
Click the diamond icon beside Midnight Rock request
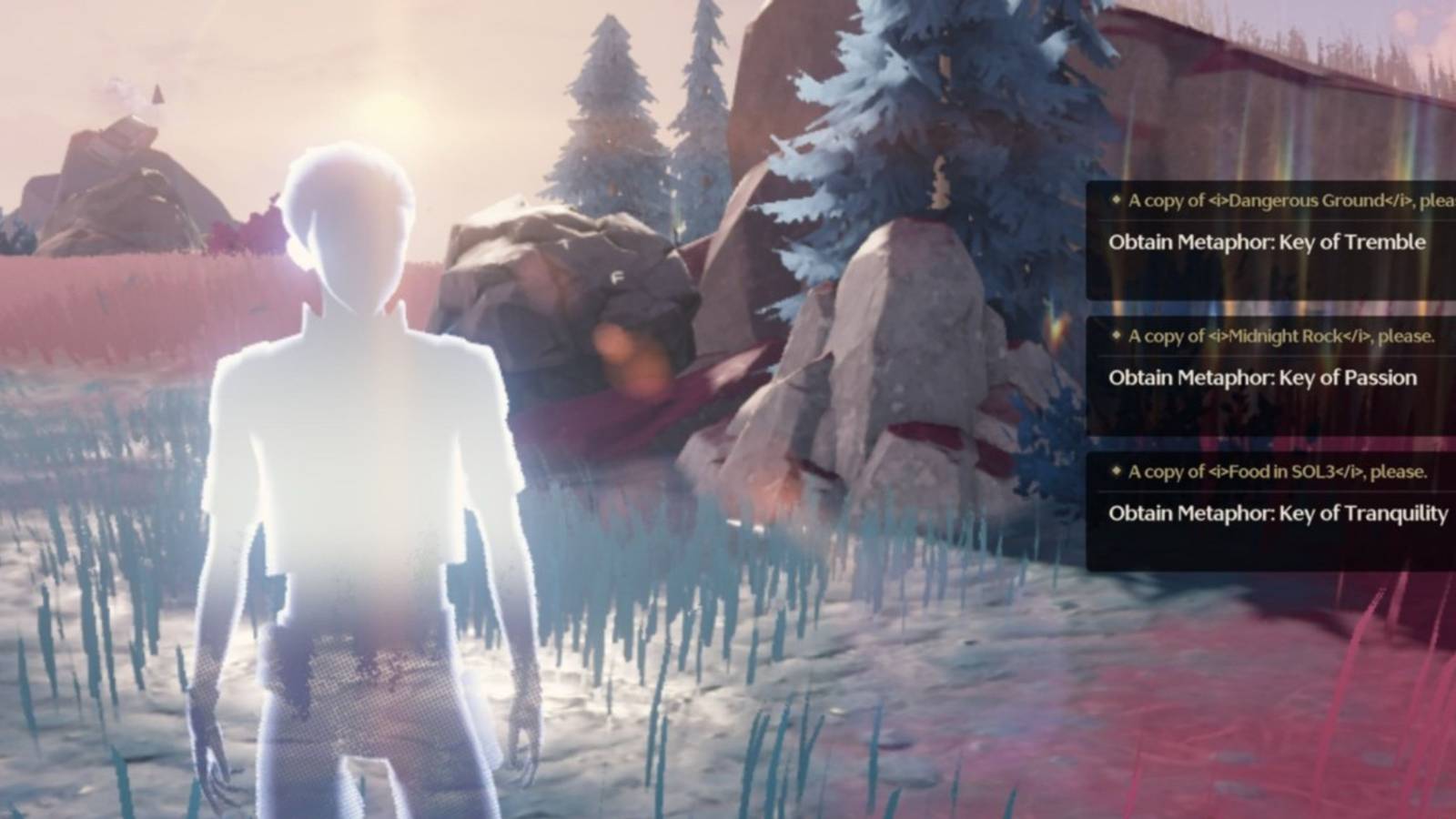[x=1114, y=337]
